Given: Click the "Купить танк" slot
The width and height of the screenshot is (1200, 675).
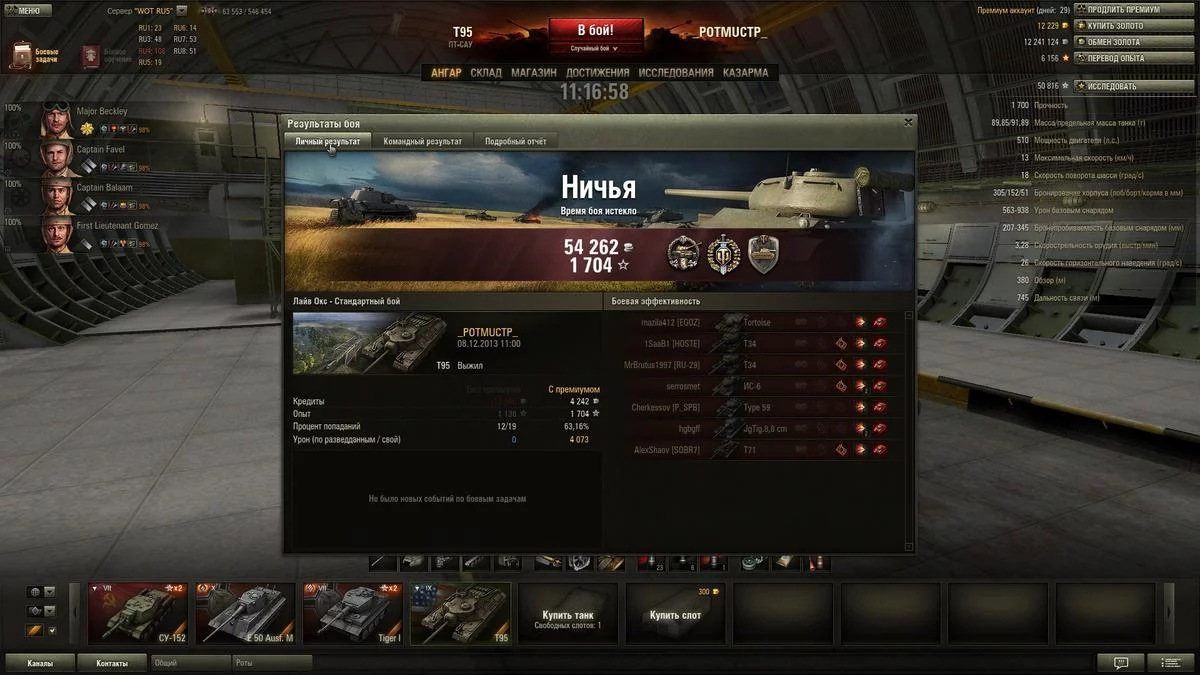Looking at the screenshot, I should [568, 613].
